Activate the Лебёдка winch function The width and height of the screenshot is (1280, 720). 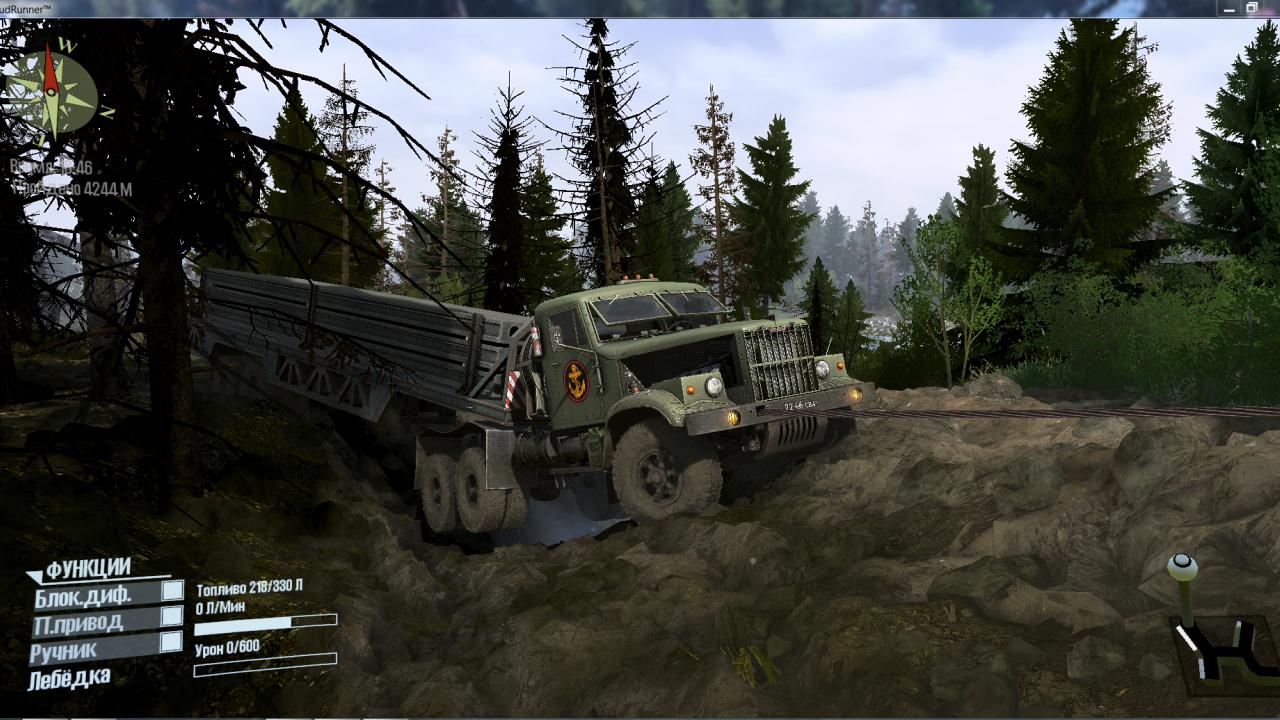click(70, 680)
